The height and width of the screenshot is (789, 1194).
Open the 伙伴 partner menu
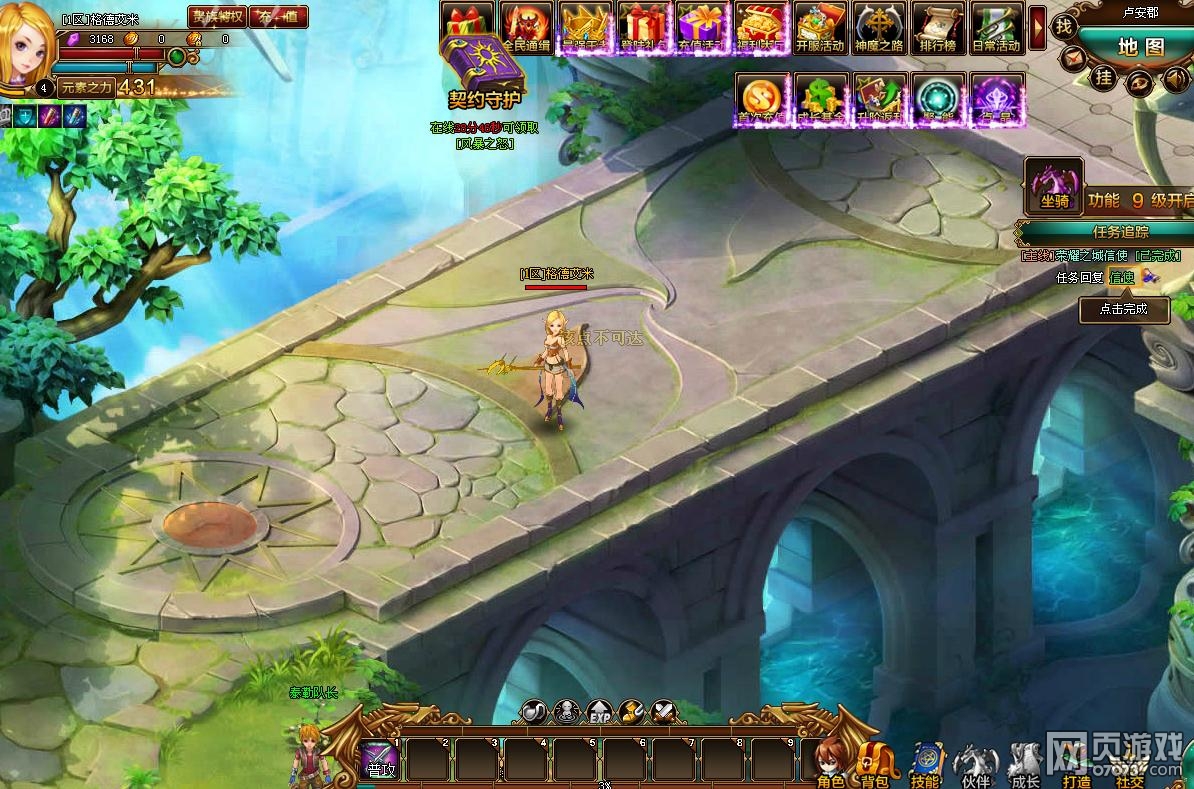[x=975, y=765]
